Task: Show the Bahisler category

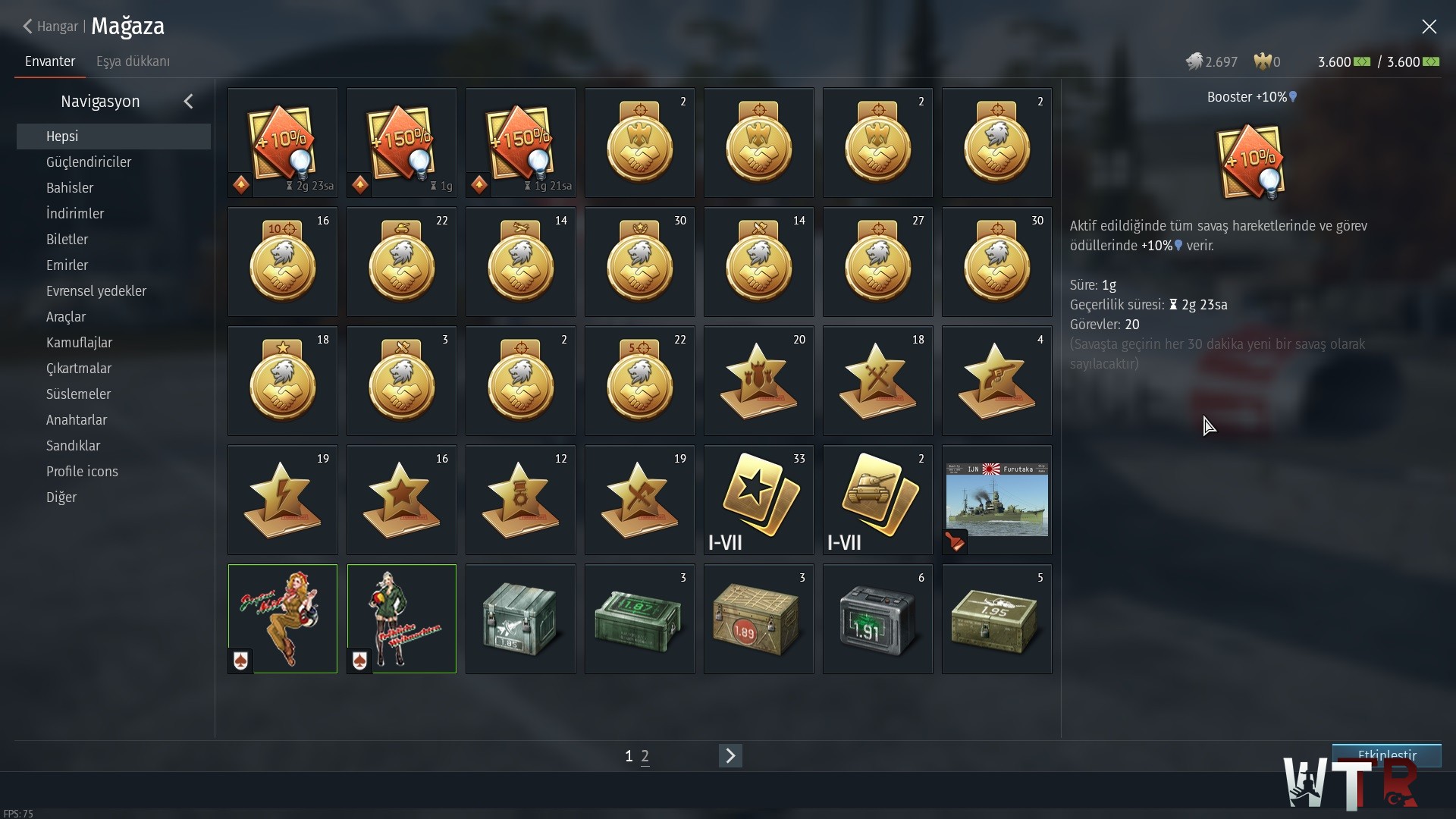Action: pos(70,188)
